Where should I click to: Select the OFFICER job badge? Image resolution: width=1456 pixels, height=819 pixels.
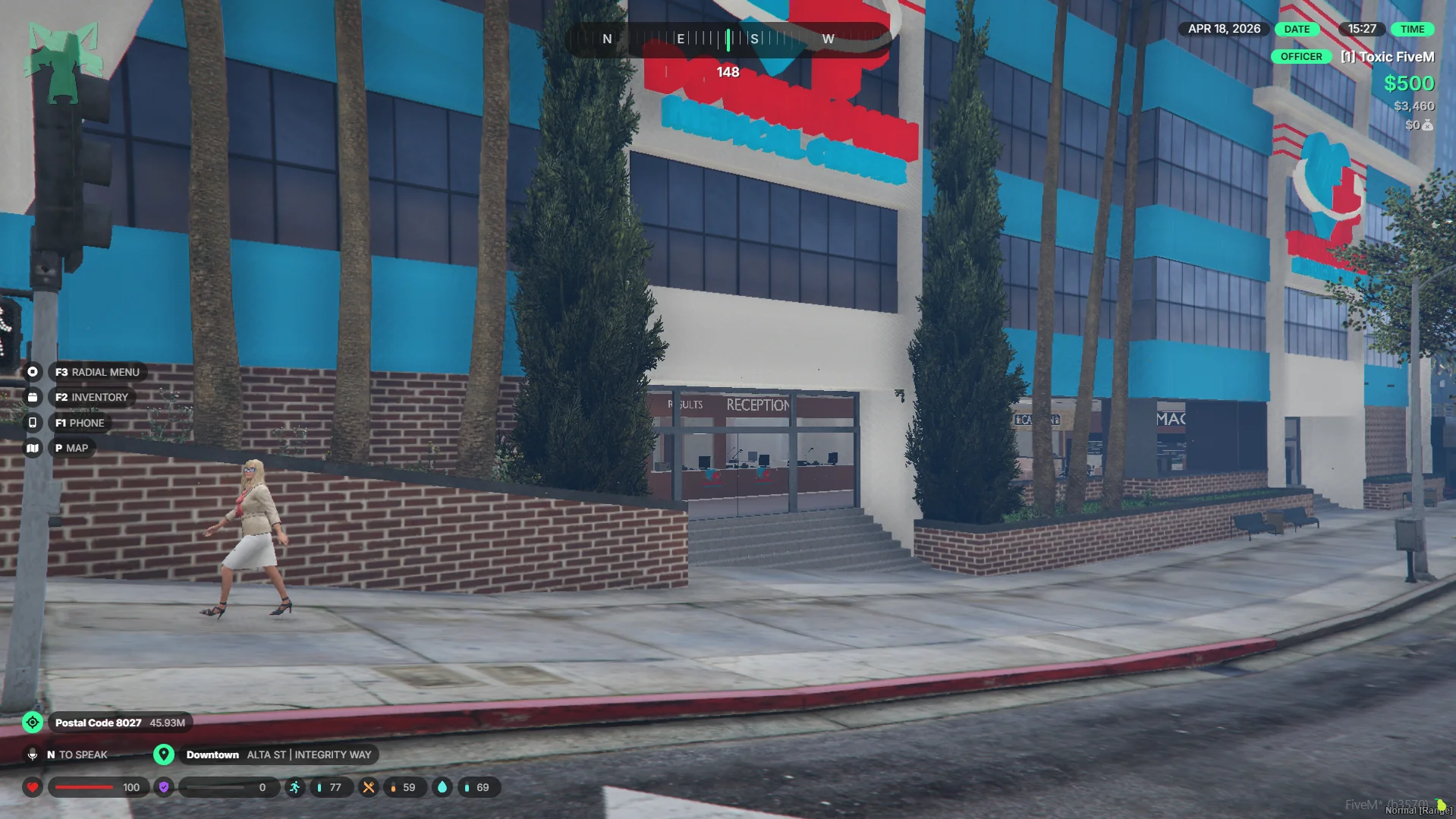1300,57
